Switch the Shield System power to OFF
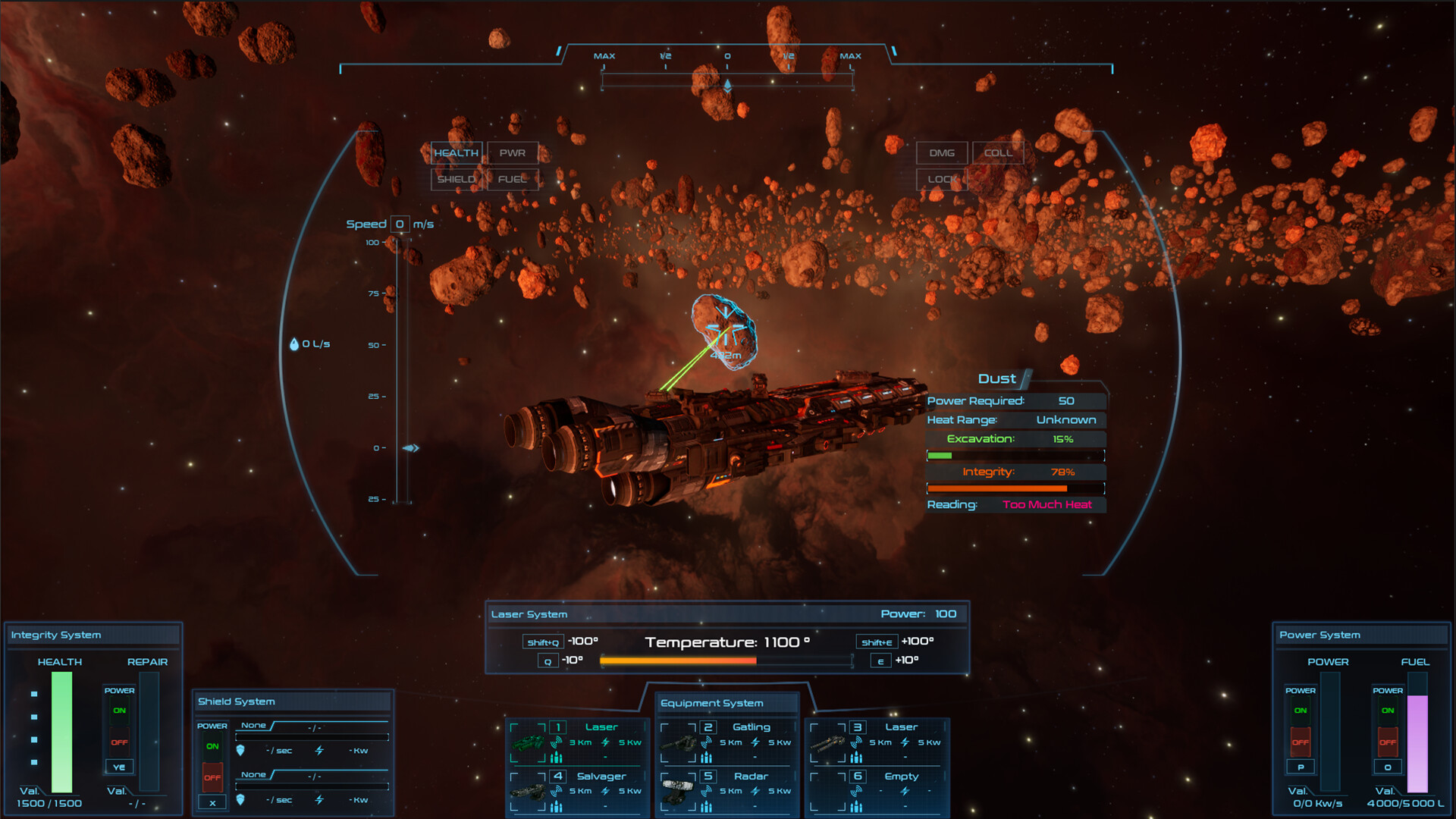Image resolution: width=1456 pixels, height=819 pixels. point(212,778)
